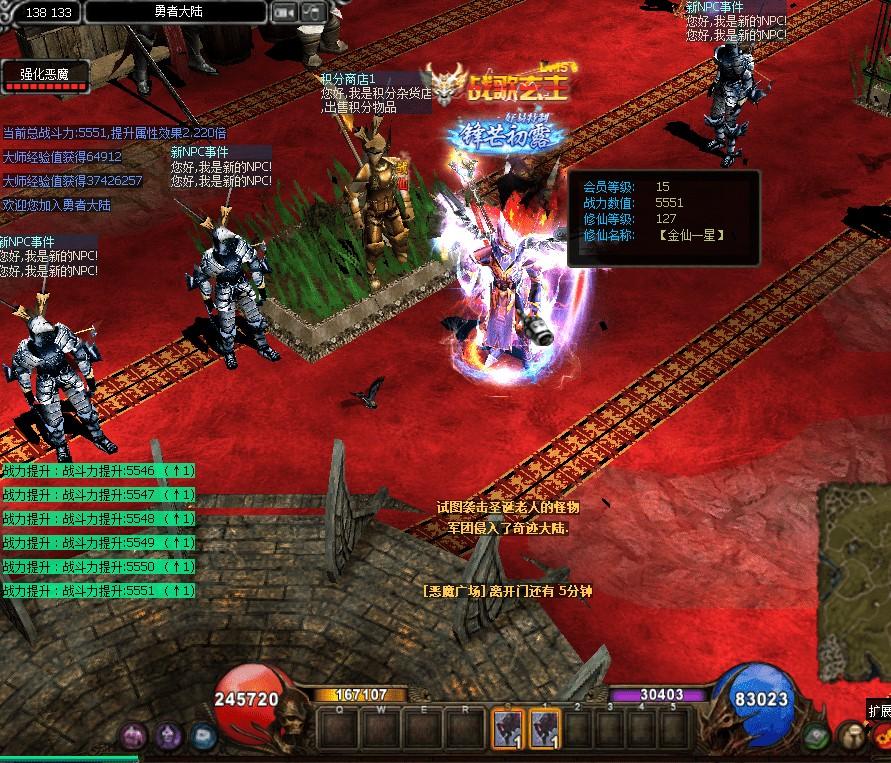The width and height of the screenshot is (891, 763).
Task: Select the first highlighted hotbar item slot
Action: 507,729
